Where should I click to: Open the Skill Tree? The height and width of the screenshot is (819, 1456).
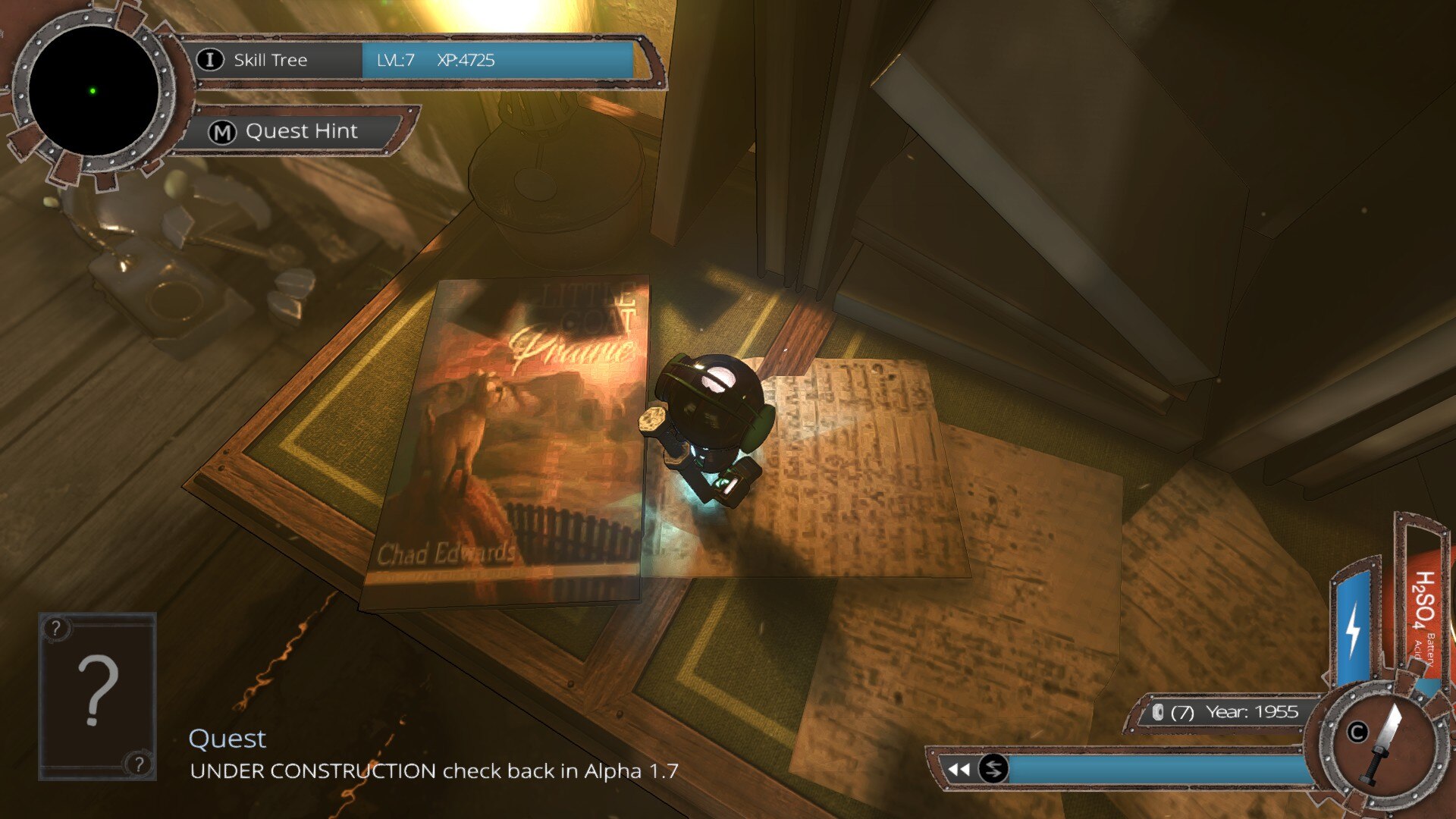coord(269,60)
